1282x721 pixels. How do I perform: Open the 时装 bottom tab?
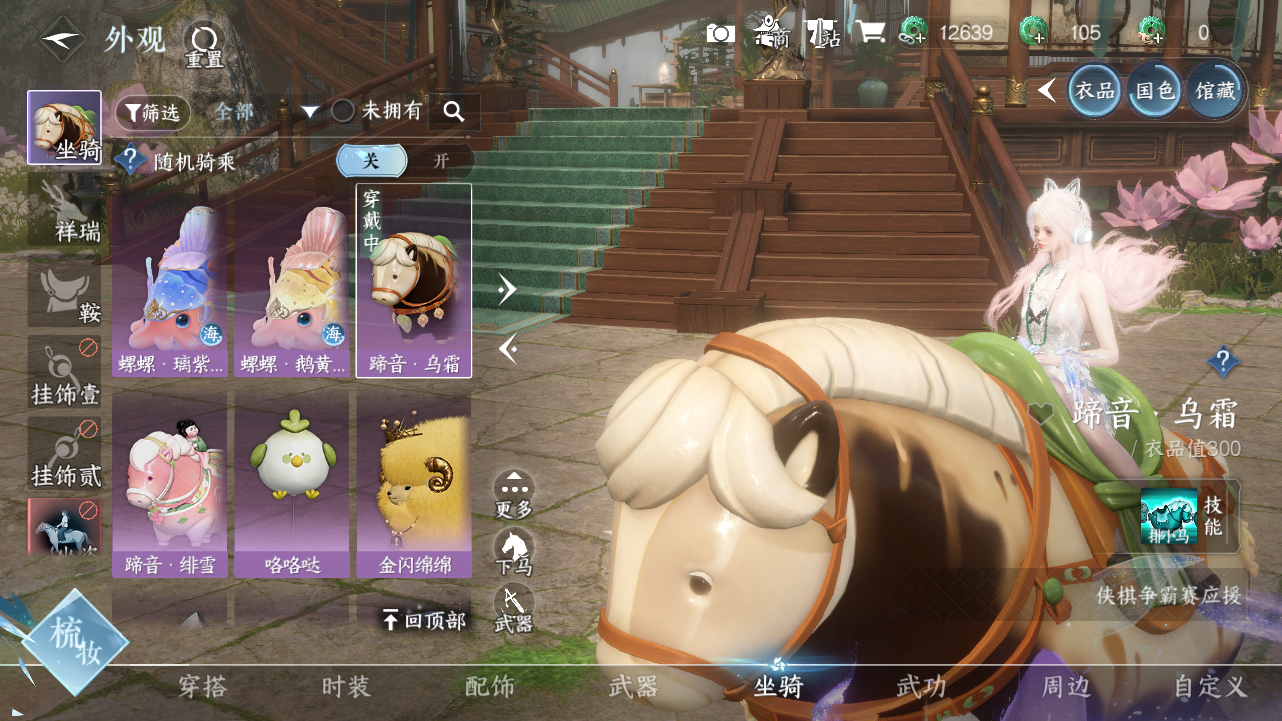coord(346,687)
